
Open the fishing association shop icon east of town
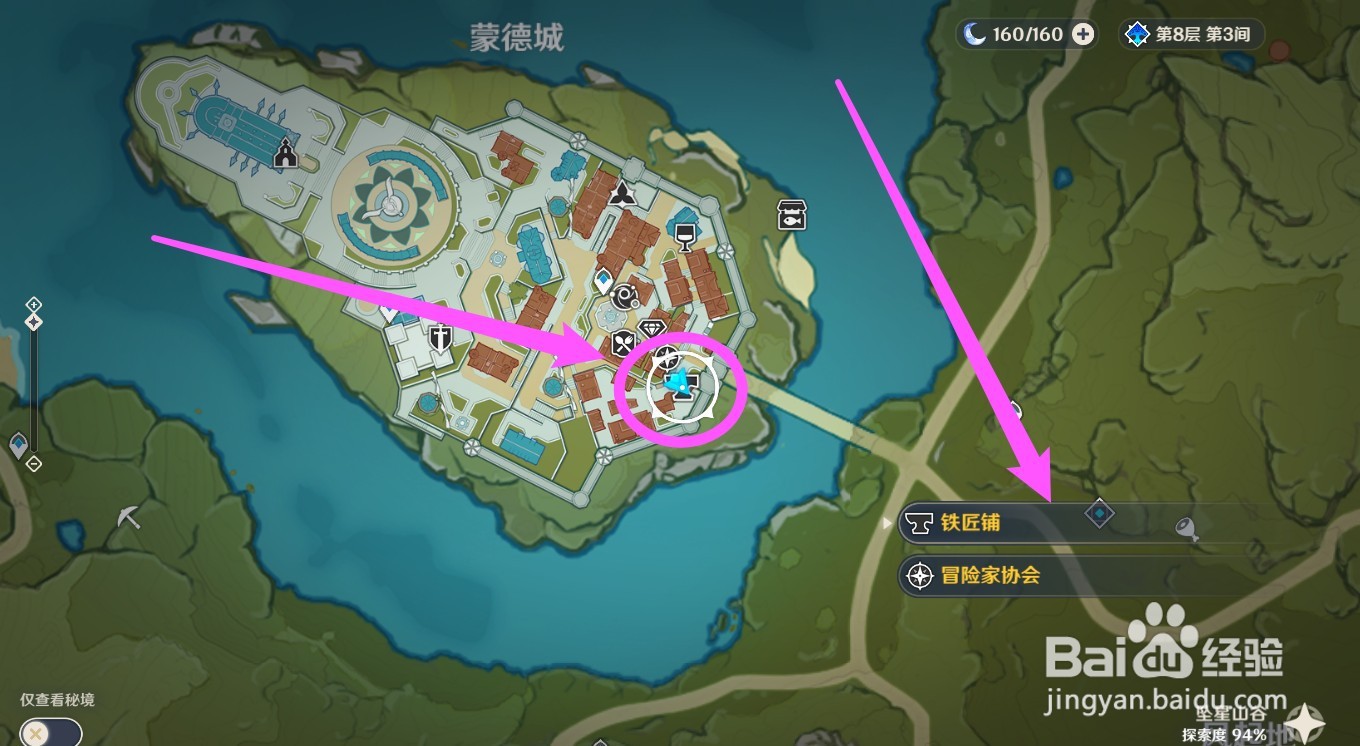[790, 215]
